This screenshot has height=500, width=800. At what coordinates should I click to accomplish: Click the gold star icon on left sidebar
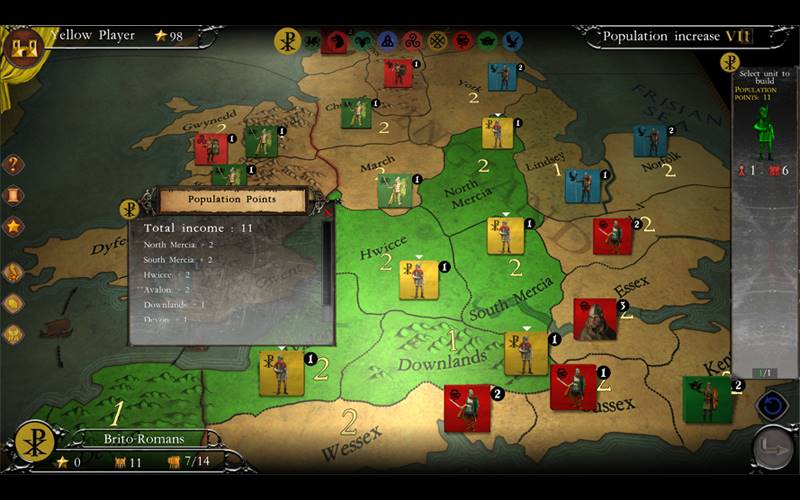pos(14,226)
